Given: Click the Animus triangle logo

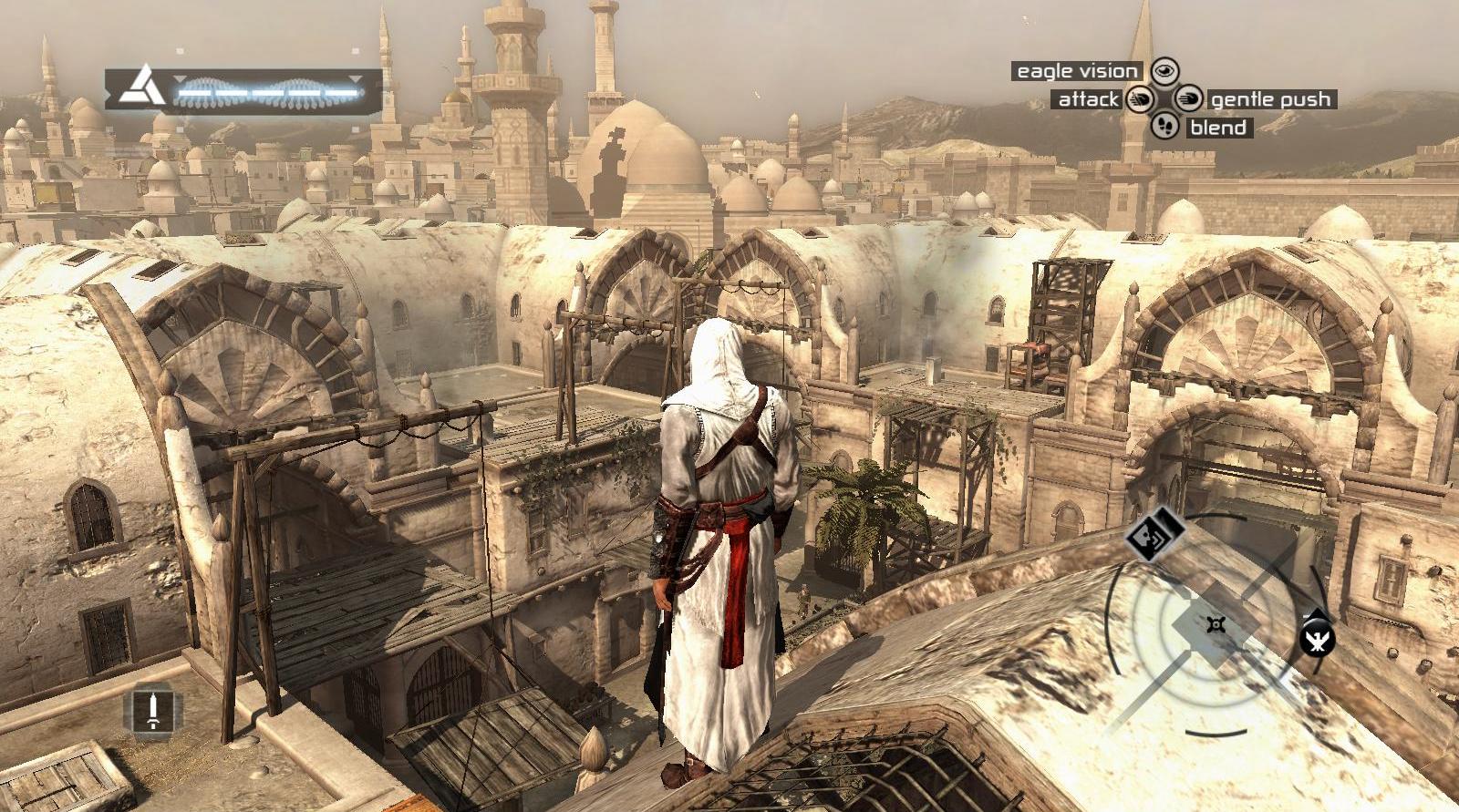Looking at the screenshot, I should coord(142,87).
